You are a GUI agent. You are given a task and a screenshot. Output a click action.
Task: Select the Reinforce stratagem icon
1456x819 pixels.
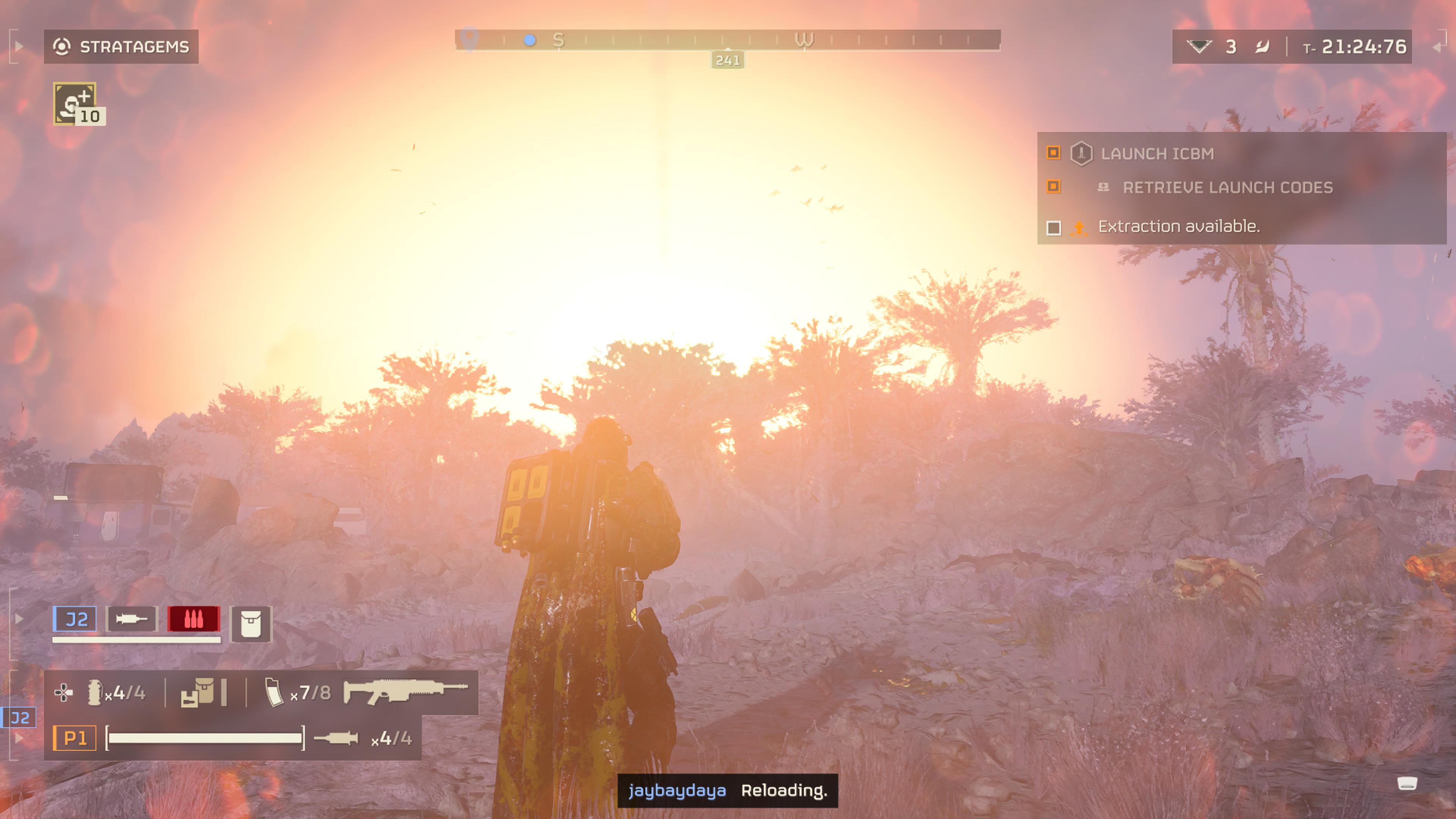tap(75, 103)
